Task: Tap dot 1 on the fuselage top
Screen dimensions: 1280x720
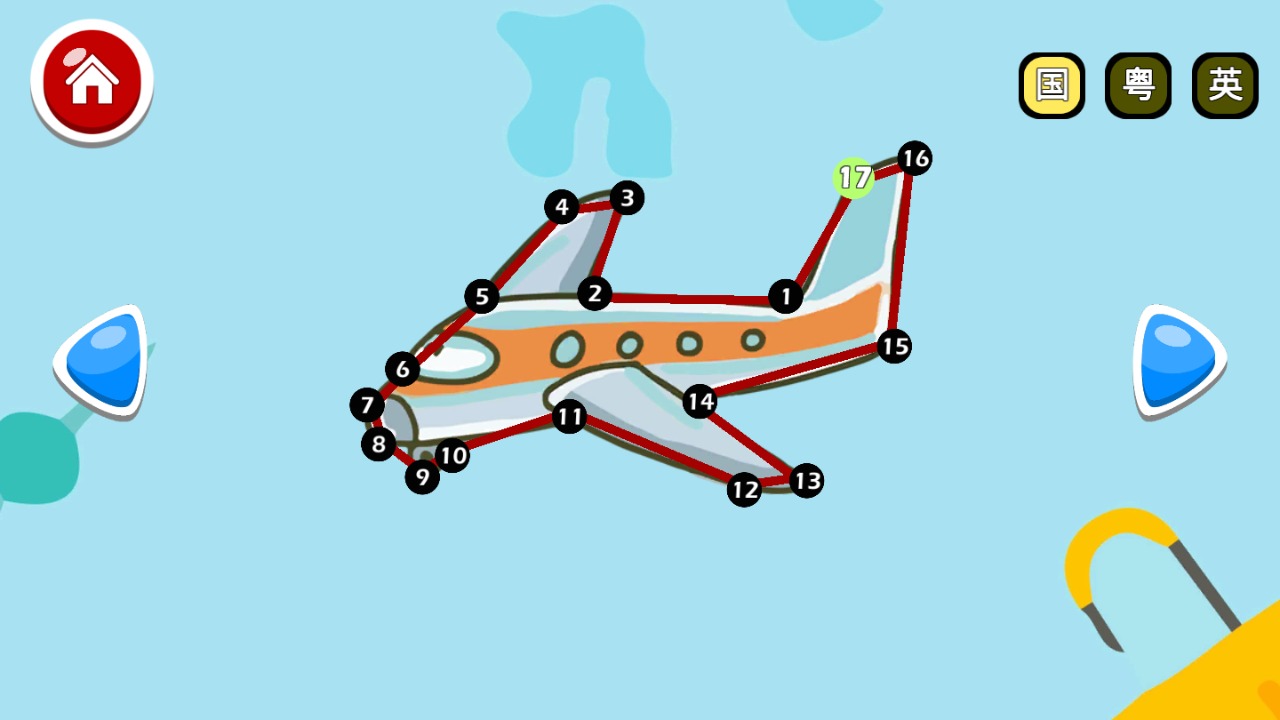Action: 786,297
